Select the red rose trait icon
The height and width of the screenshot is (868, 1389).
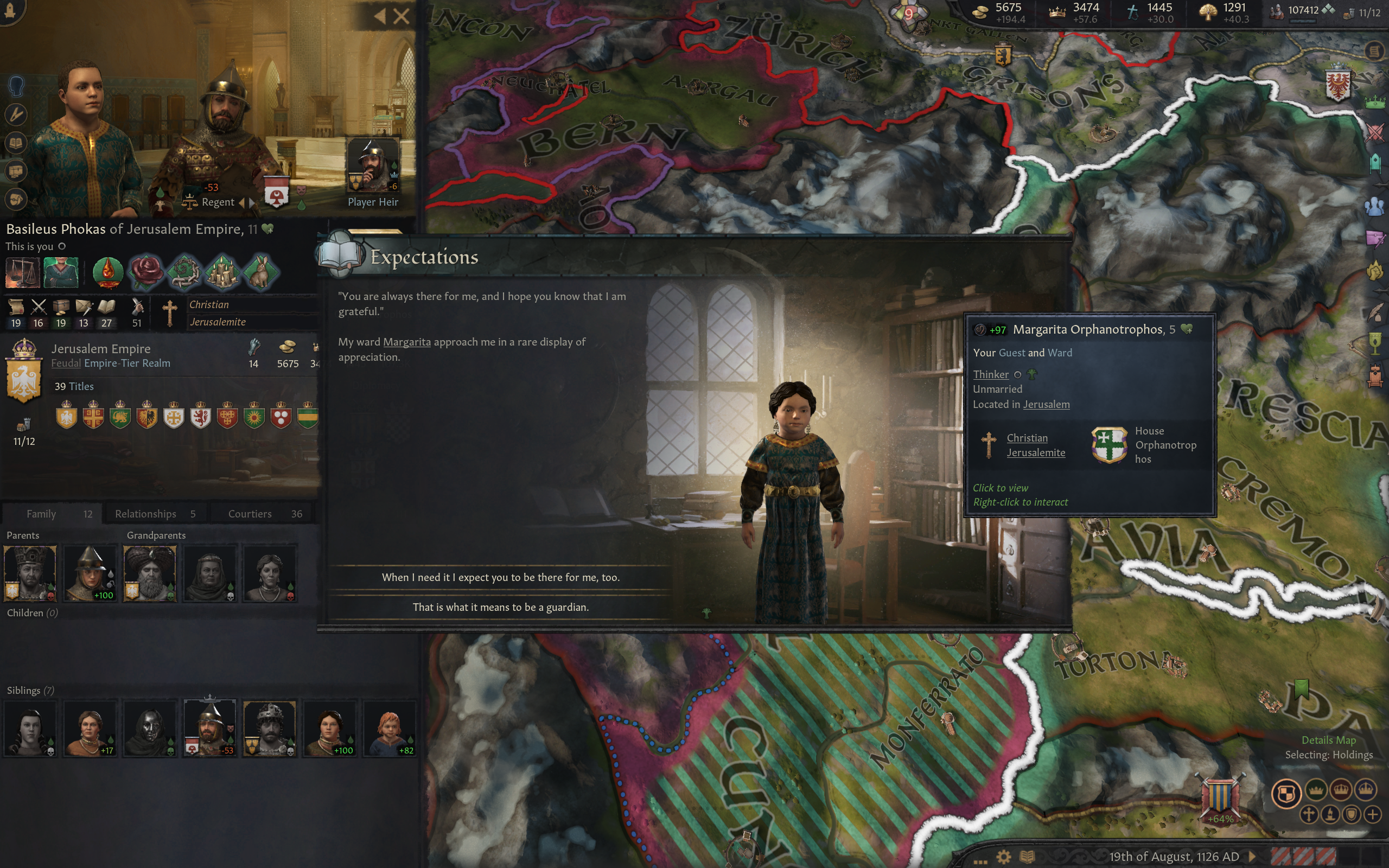(x=147, y=271)
